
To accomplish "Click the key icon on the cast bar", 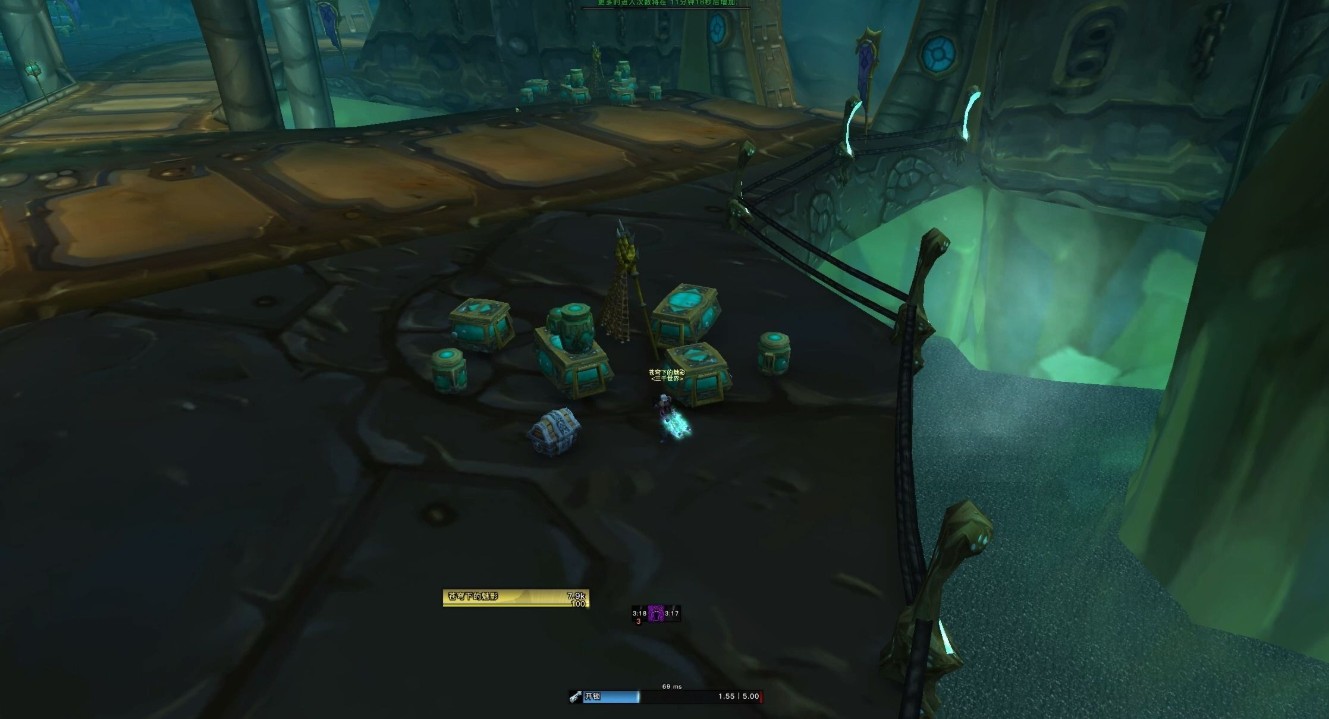I will 576,696.
